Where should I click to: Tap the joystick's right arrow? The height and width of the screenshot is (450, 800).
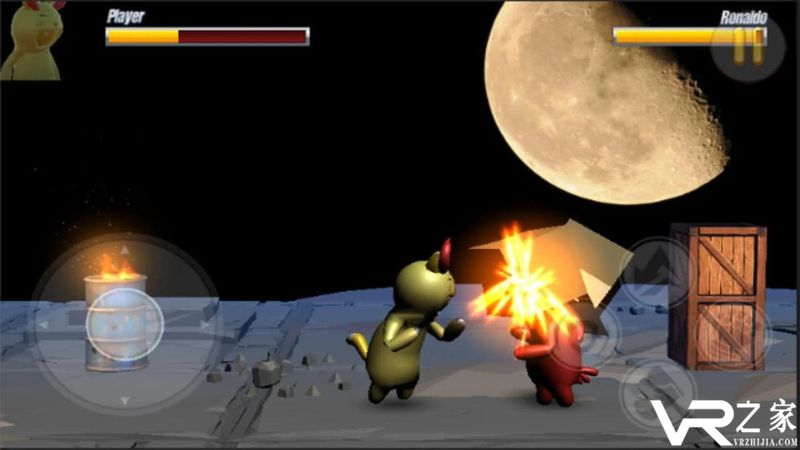pos(204,325)
